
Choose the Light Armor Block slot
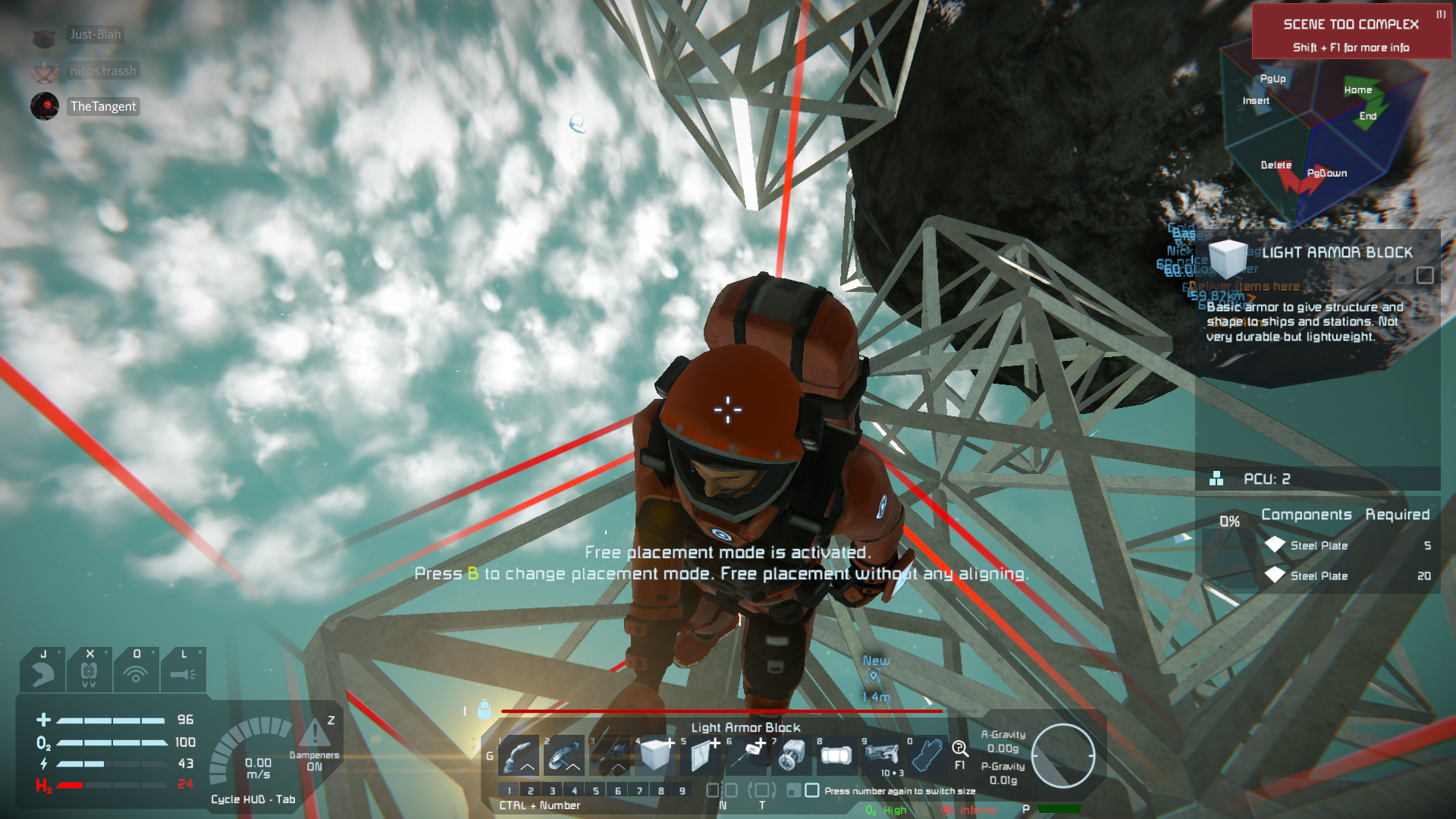click(656, 755)
